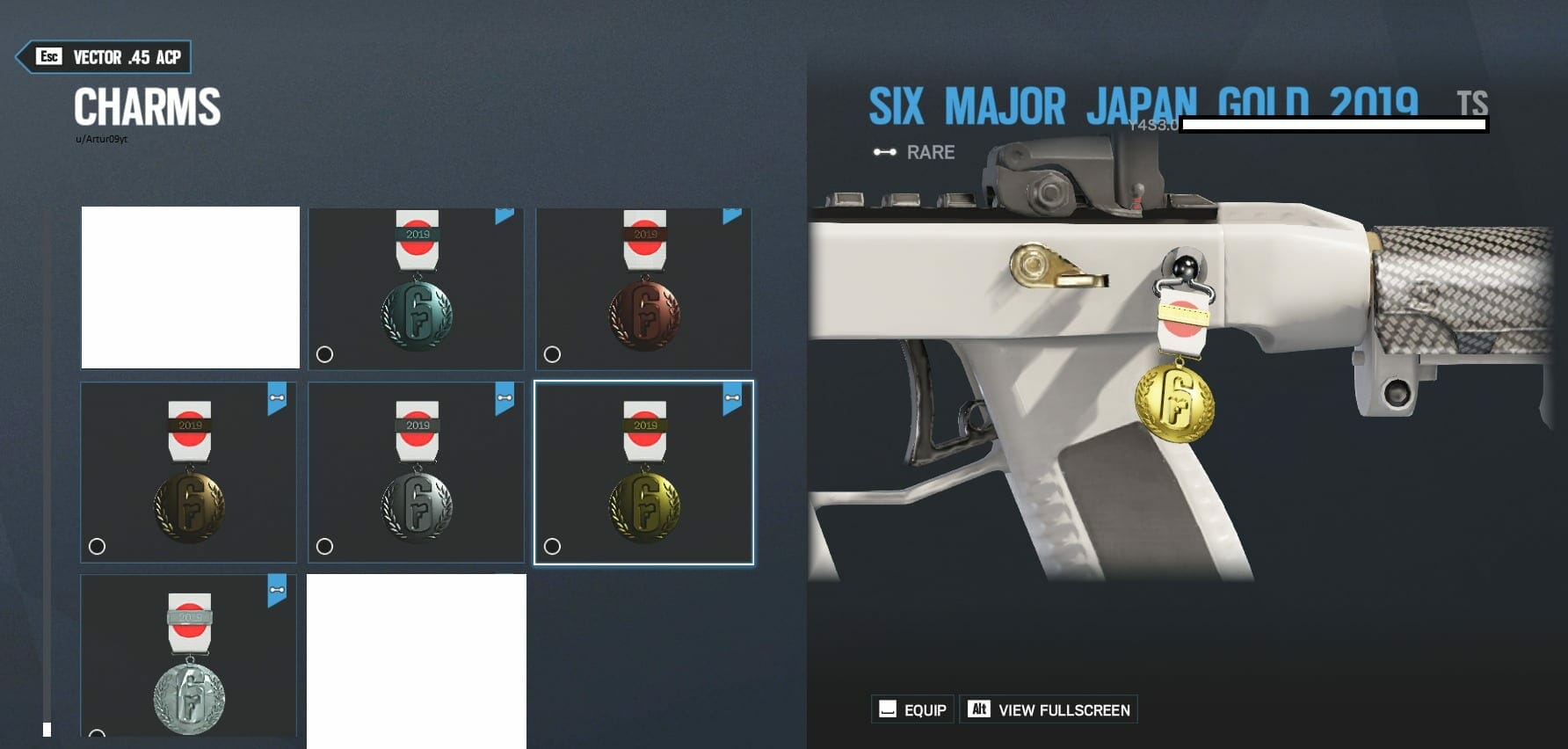Select the teal 2019 medal charm
The height and width of the screenshot is (749, 1568).
(x=416, y=288)
